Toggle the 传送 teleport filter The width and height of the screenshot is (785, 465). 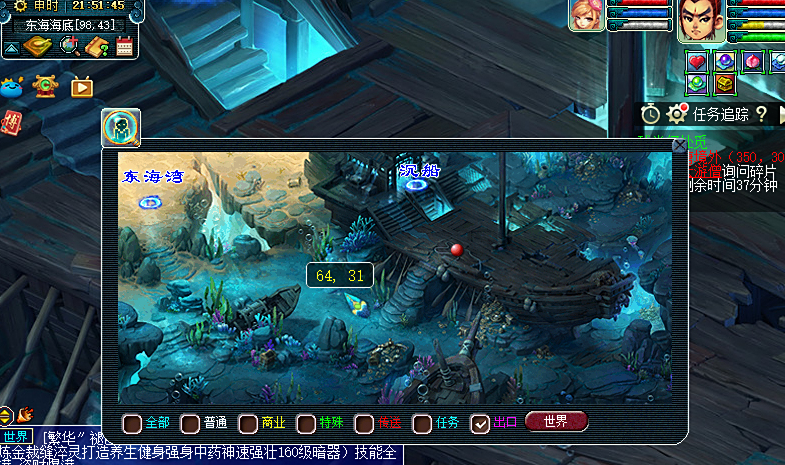364,423
